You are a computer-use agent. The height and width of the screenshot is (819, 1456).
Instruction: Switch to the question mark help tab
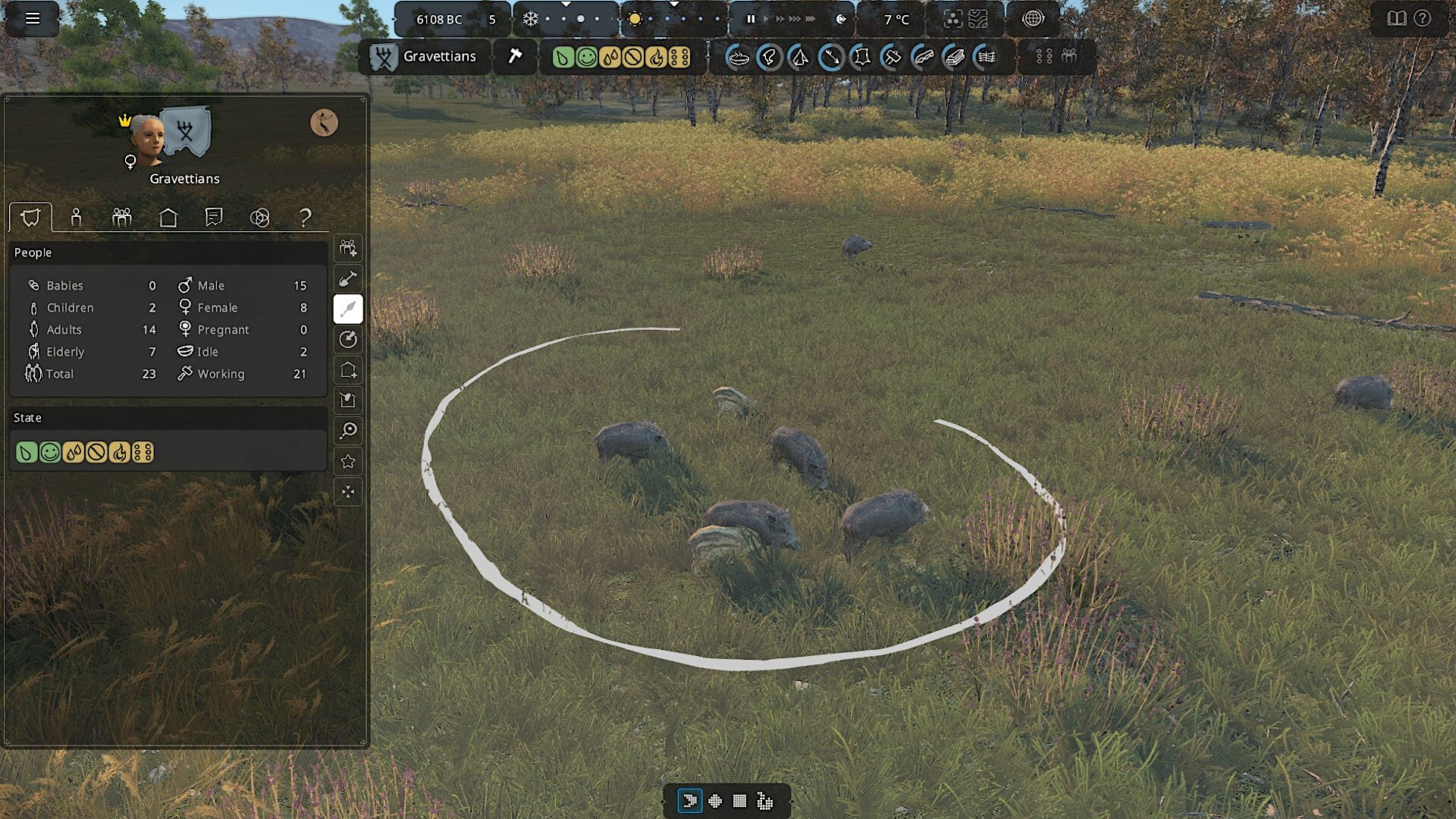[x=305, y=218]
